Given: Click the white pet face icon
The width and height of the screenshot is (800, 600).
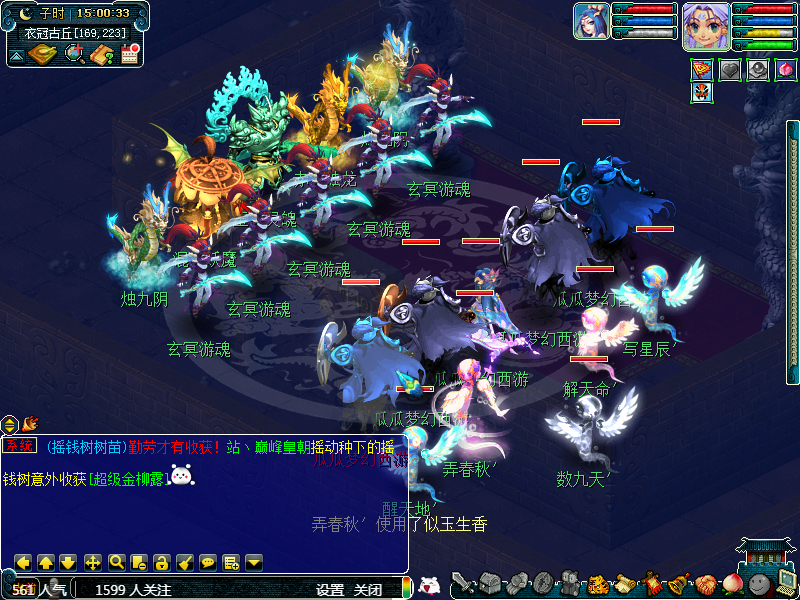Looking at the screenshot, I should pyautogui.click(x=429, y=586).
